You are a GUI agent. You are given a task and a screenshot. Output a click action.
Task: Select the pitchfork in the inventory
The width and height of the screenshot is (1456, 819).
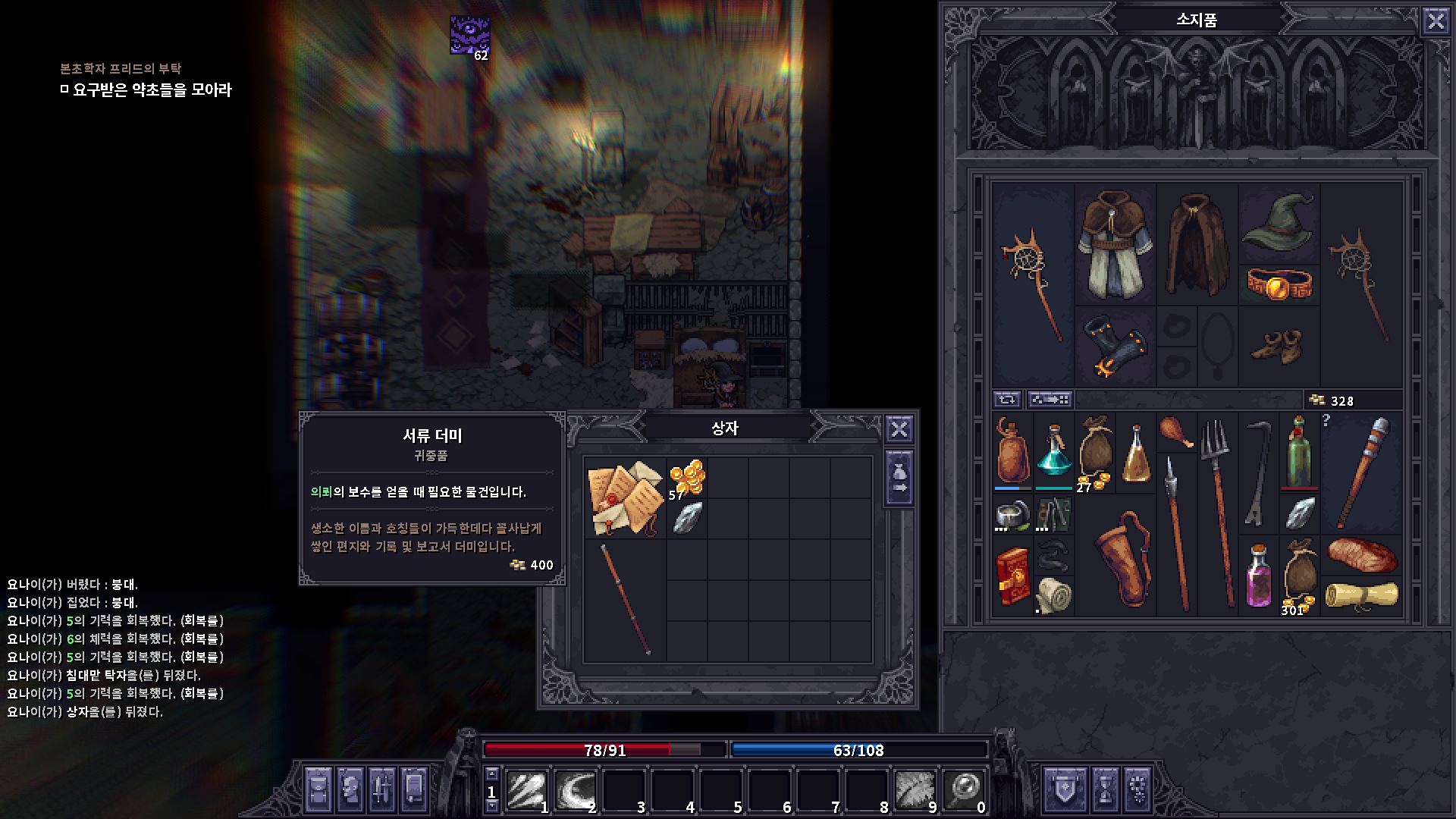tap(1218, 512)
